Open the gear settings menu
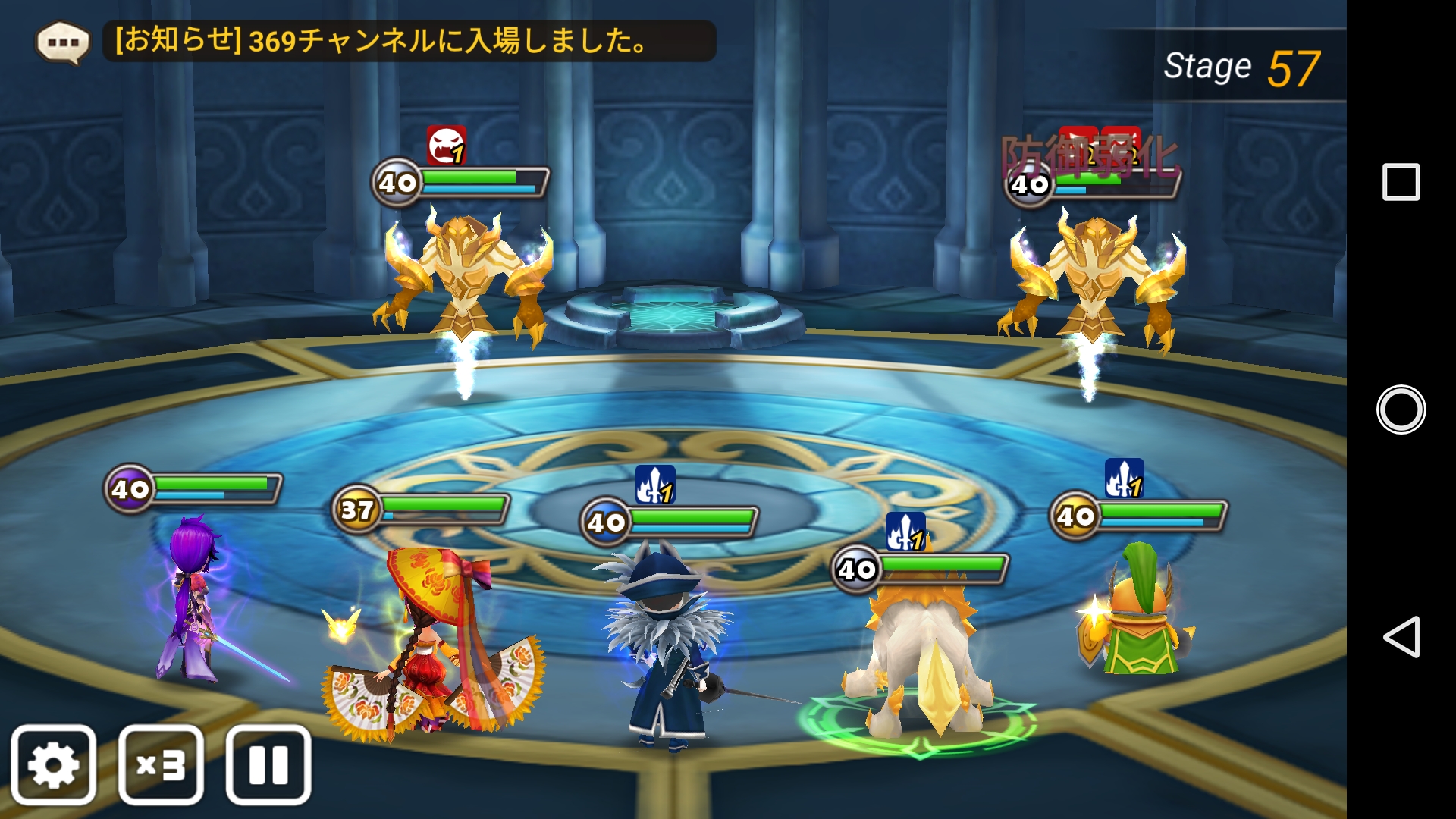Screen dimensions: 1456x819 [x=53, y=764]
